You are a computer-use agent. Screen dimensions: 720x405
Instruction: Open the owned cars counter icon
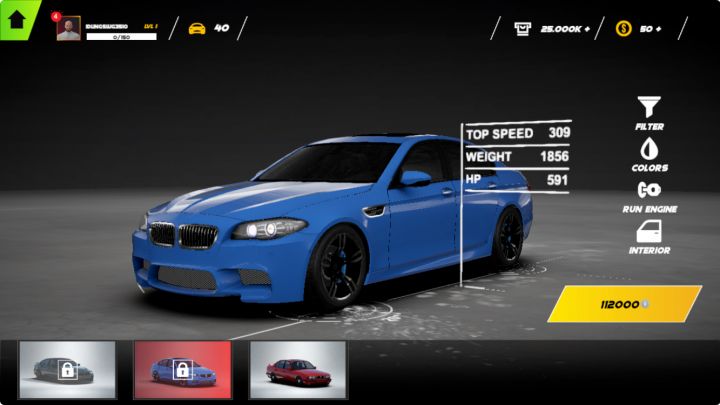[197, 28]
